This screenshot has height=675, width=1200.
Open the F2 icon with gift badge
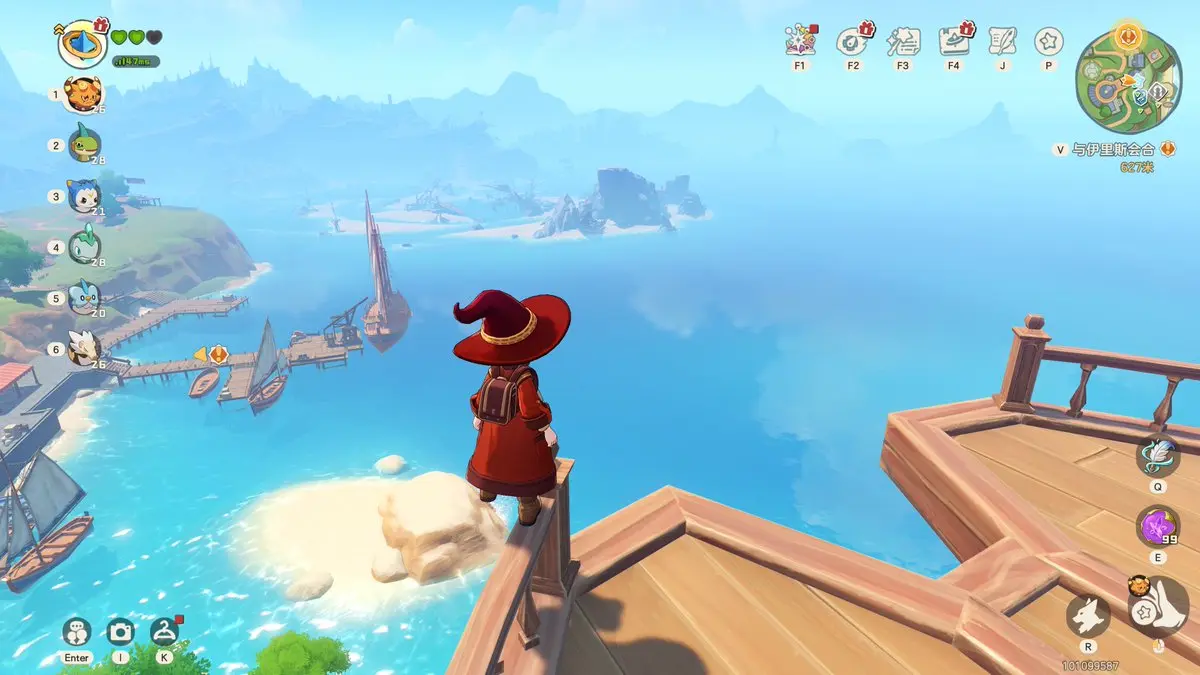(853, 41)
